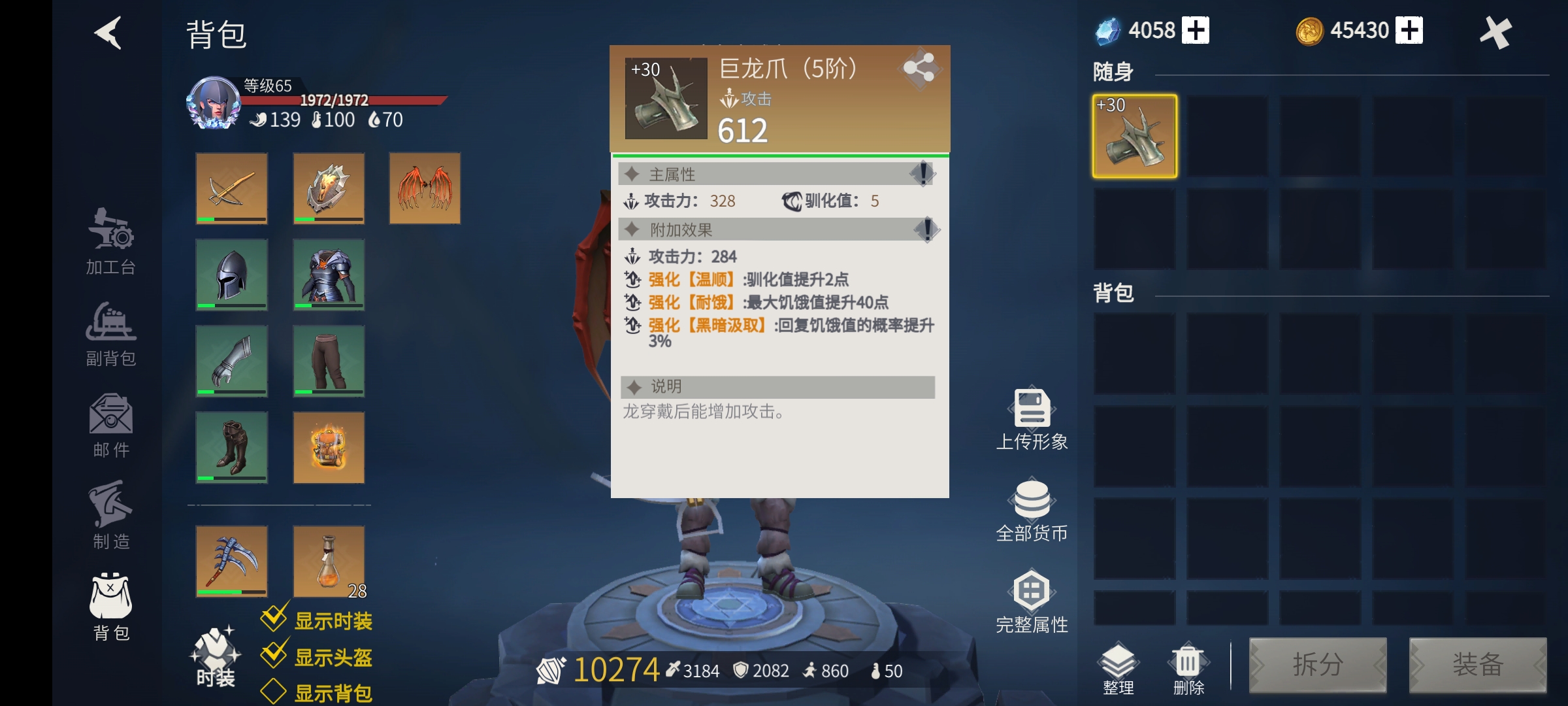The image size is (1568, 706).
Task: Click the 上传形象 upload avatar icon
Action: pos(1032,412)
